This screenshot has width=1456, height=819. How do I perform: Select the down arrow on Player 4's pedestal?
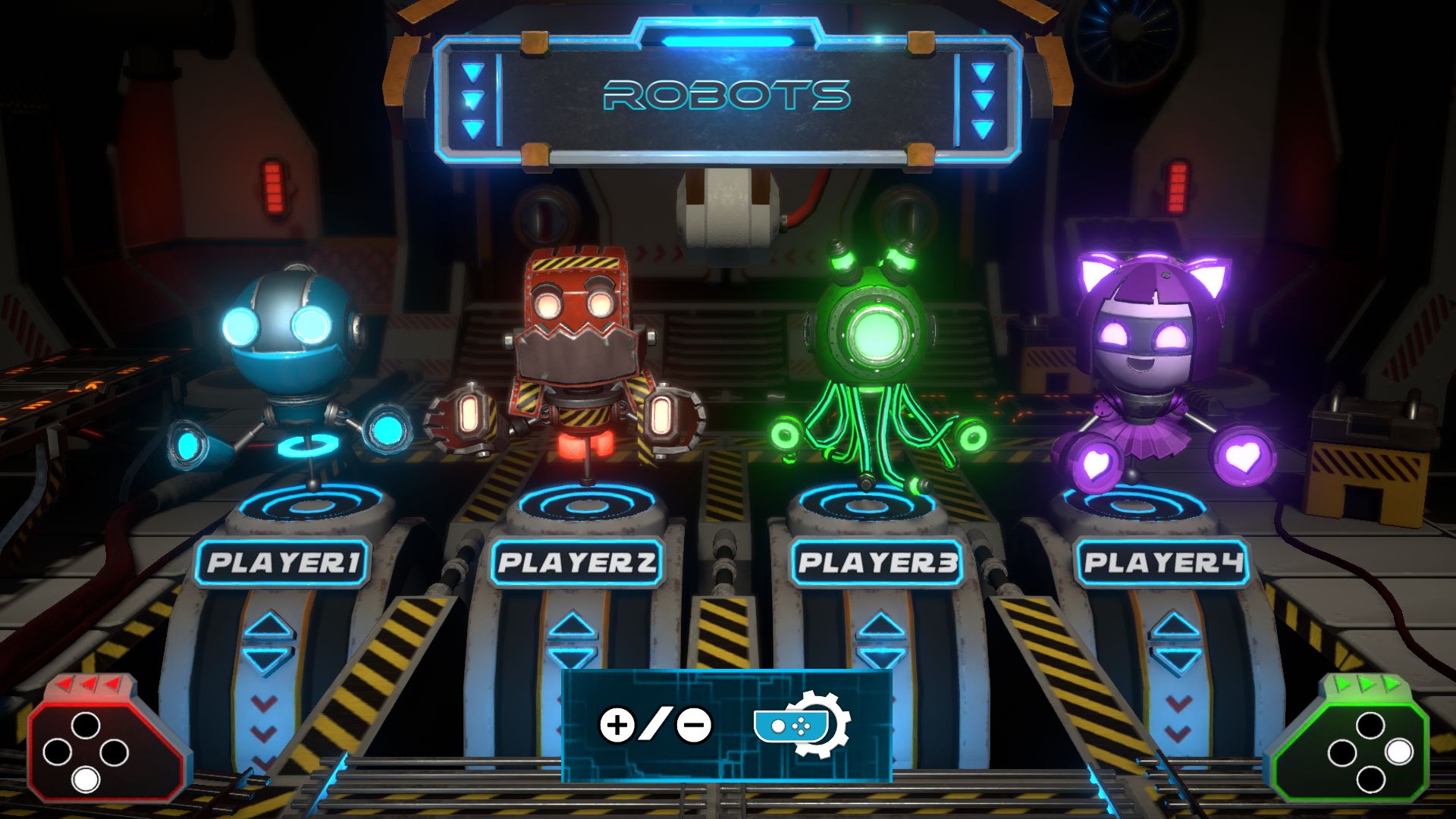tap(1175, 658)
